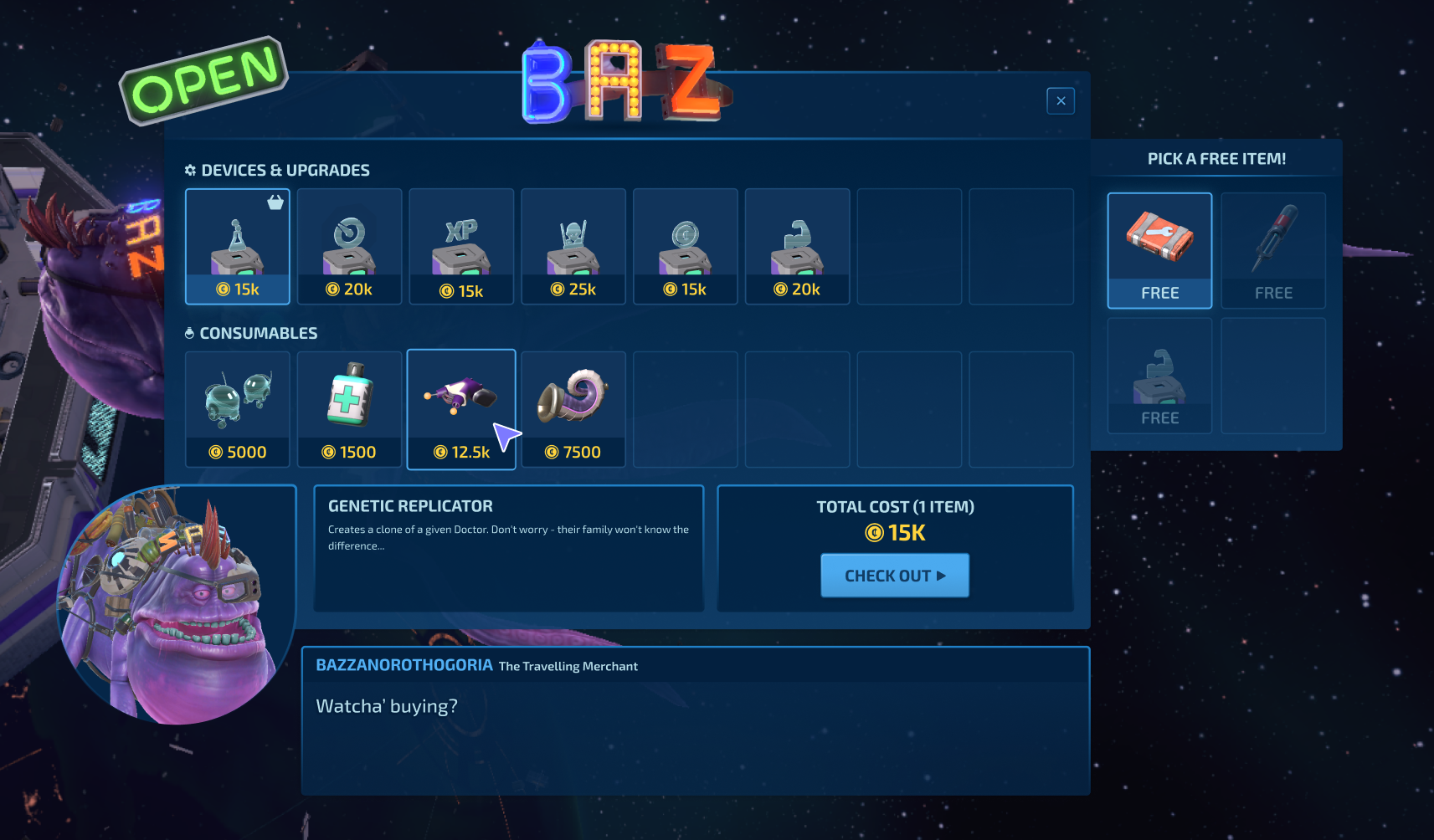The image size is (1434, 840).
Task: Select the speedometer upgrade crate for 20k
Action: (349, 246)
